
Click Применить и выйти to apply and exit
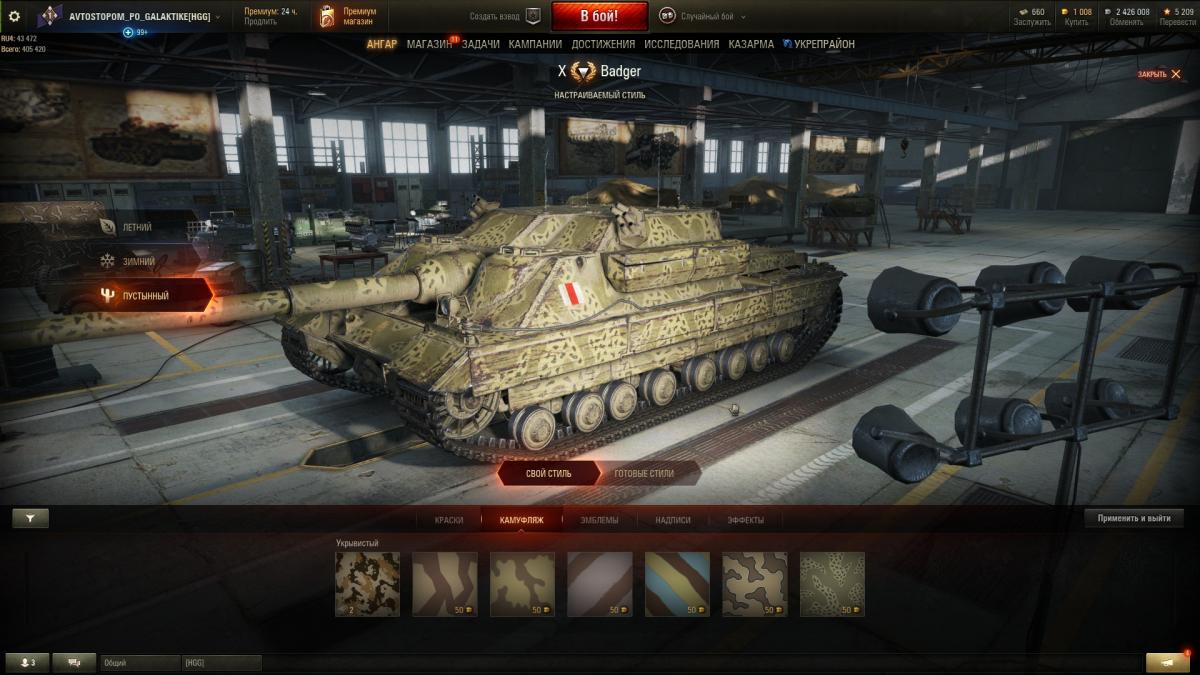[1133, 518]
